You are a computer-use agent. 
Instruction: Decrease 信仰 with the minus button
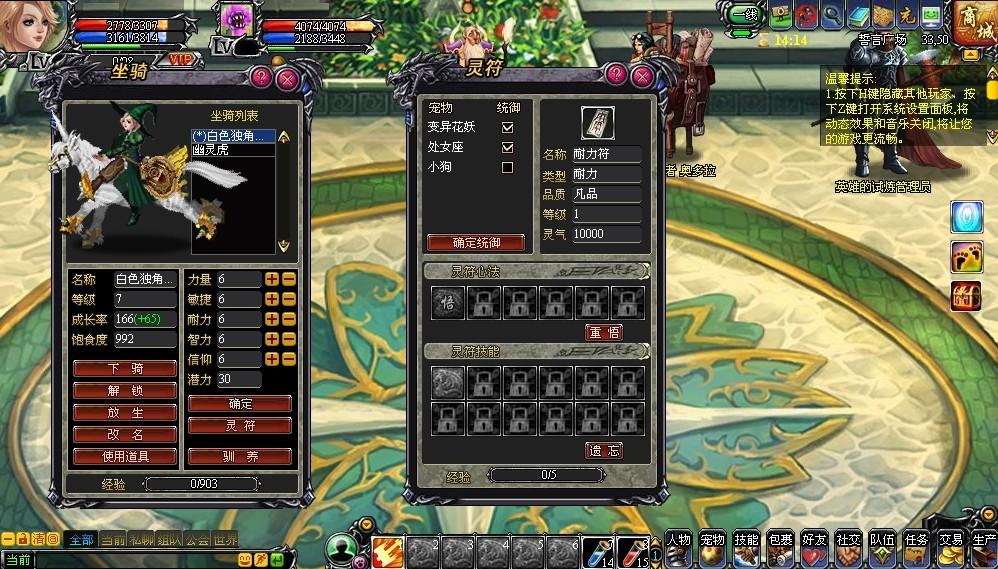click(288, 359)
